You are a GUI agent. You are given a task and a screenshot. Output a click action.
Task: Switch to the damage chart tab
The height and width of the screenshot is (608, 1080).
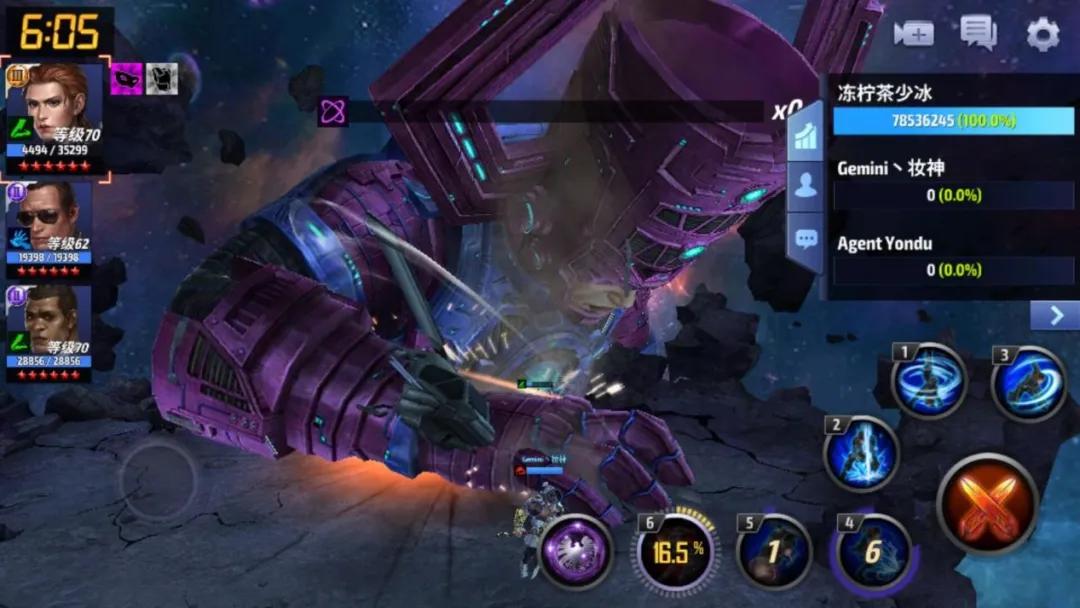click(806, 136)
